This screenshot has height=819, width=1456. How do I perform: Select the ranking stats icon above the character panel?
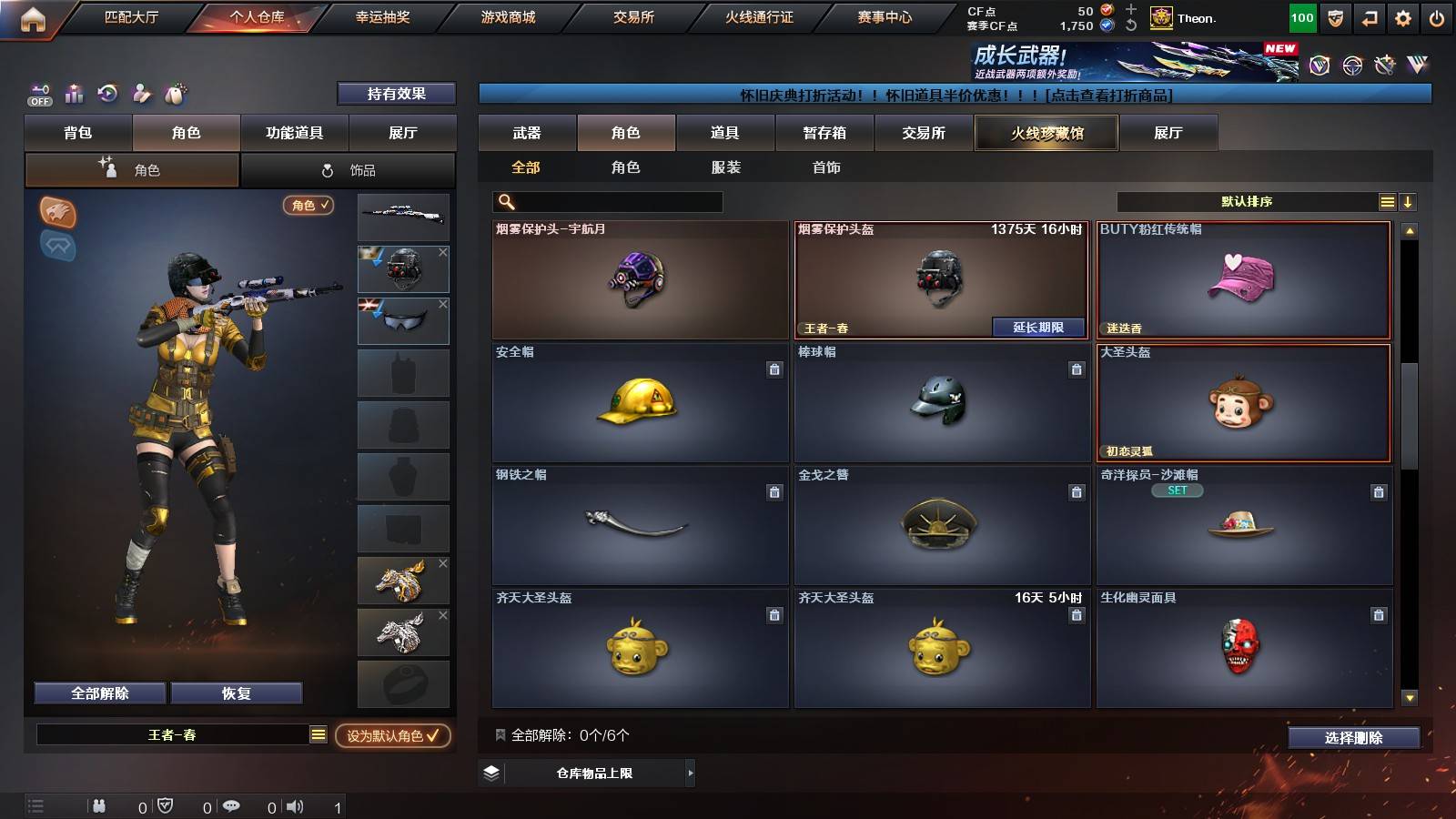74,93
